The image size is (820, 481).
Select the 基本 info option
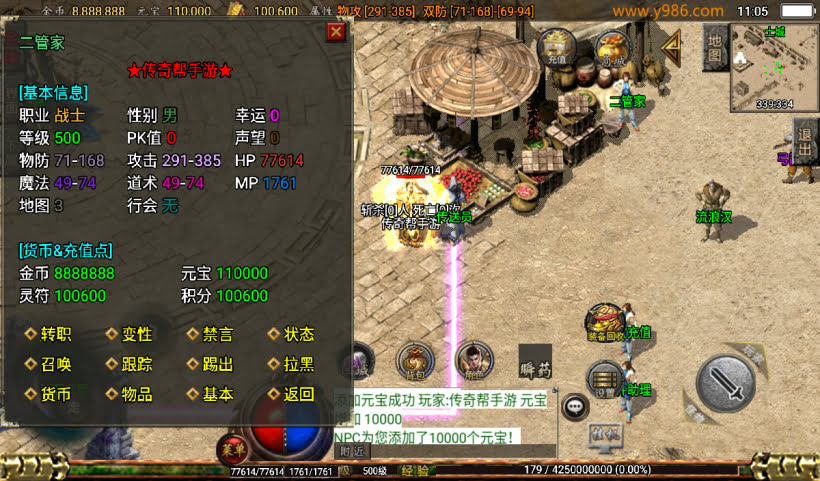tap(217, 394)
